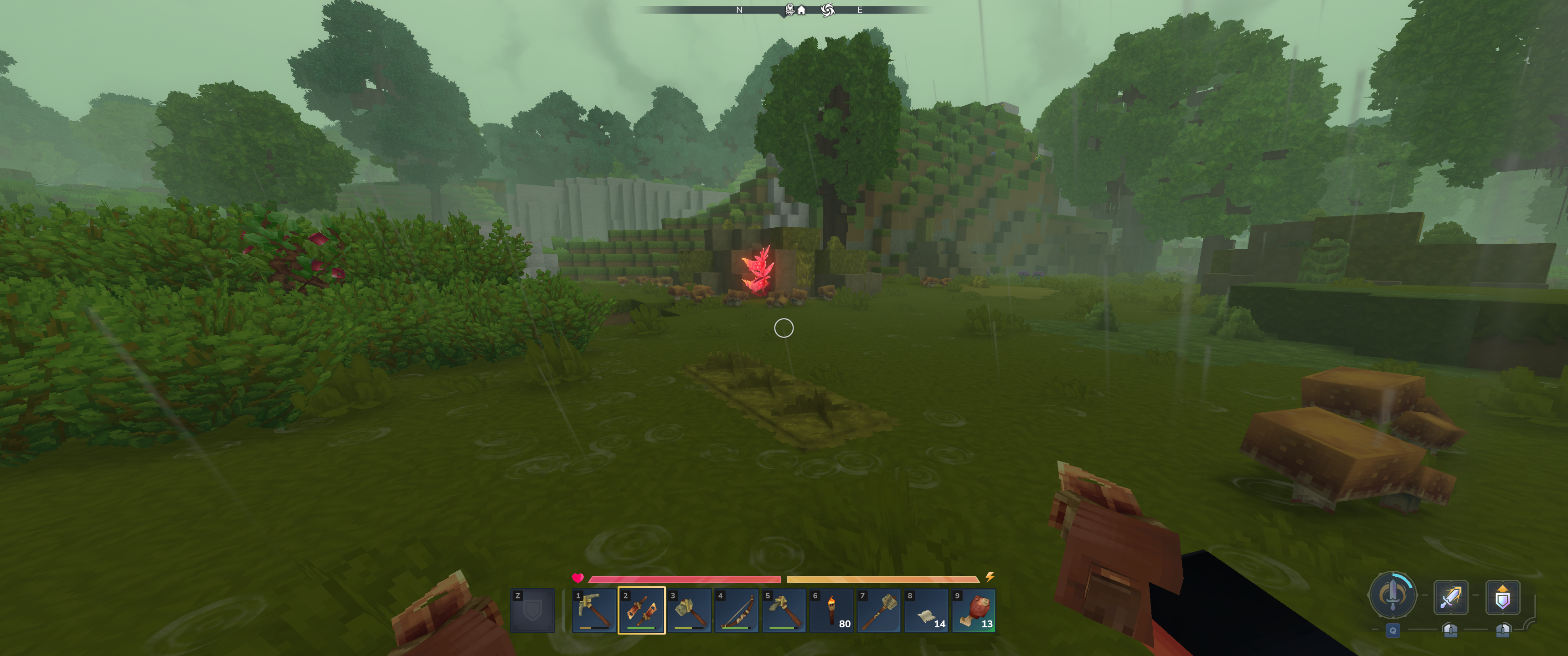This screenshot has width=1568, height=656.
Task: Switch to the hatchet in slot 5
Action: 784,610
